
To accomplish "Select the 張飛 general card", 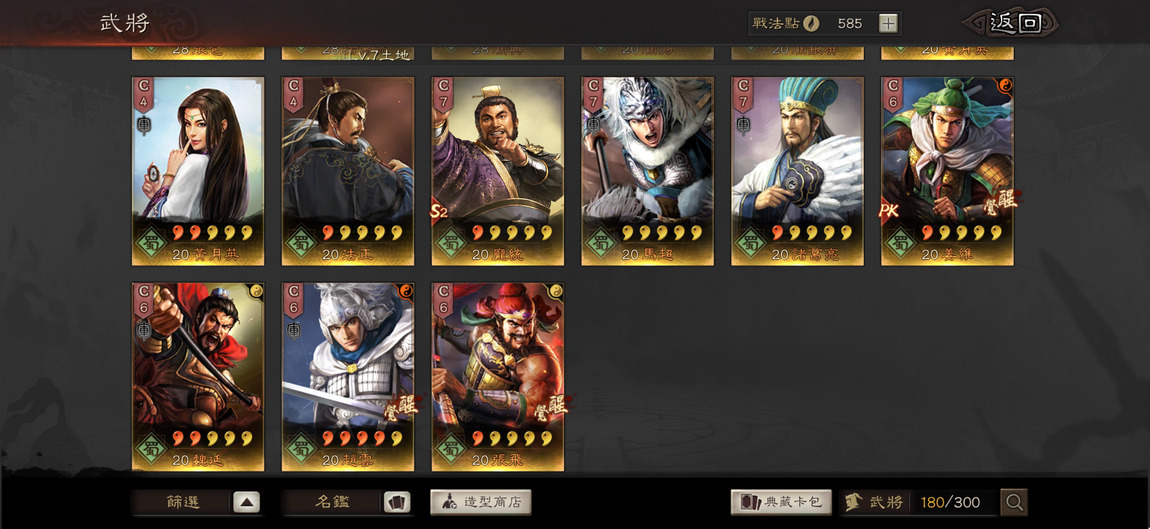I will [498, 376].
